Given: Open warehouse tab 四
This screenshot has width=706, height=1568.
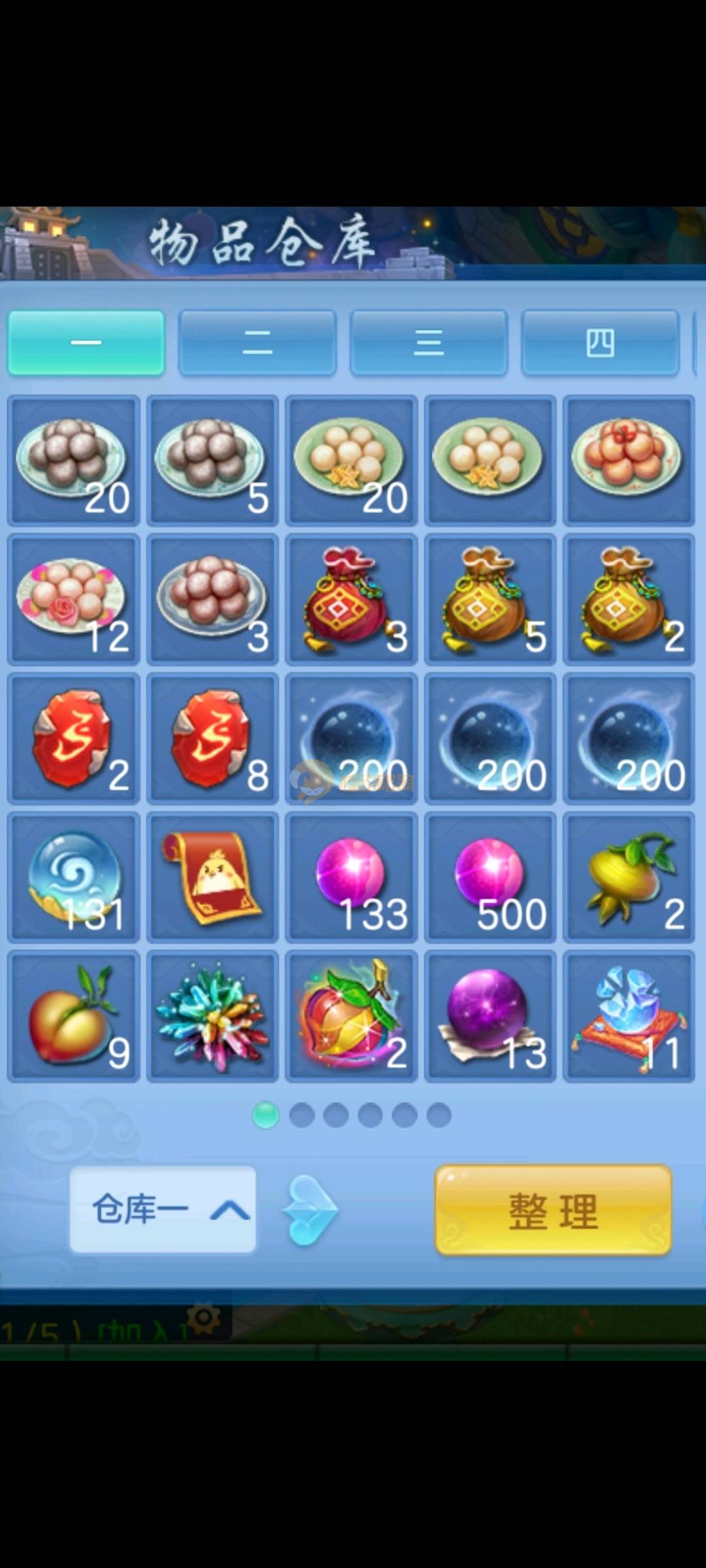Looking at the screenshot, I should (600, 343).
